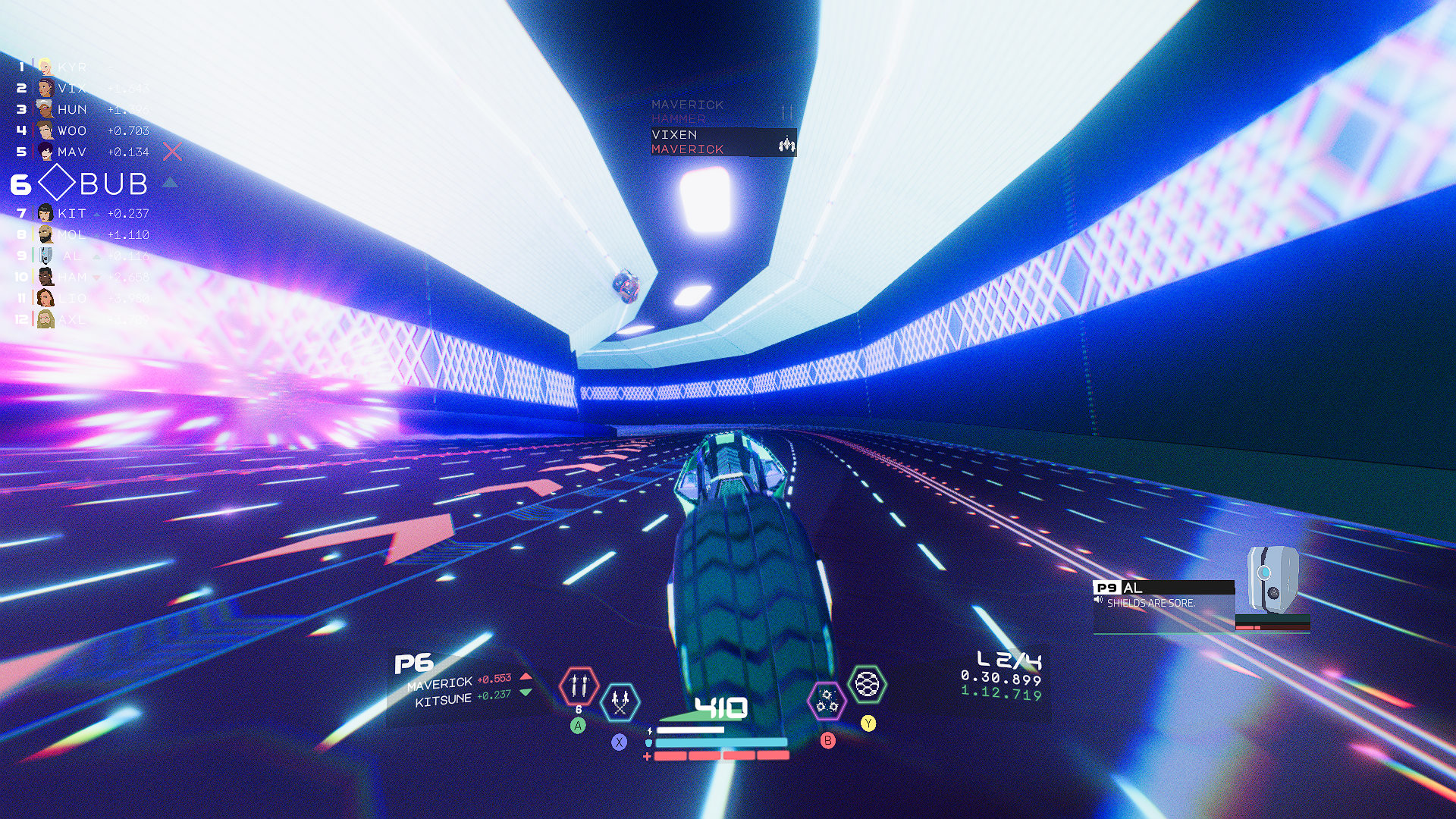Select the shrapnel grenade weapon icon above B
This screenshot has width=1456, height=819.
827,701
